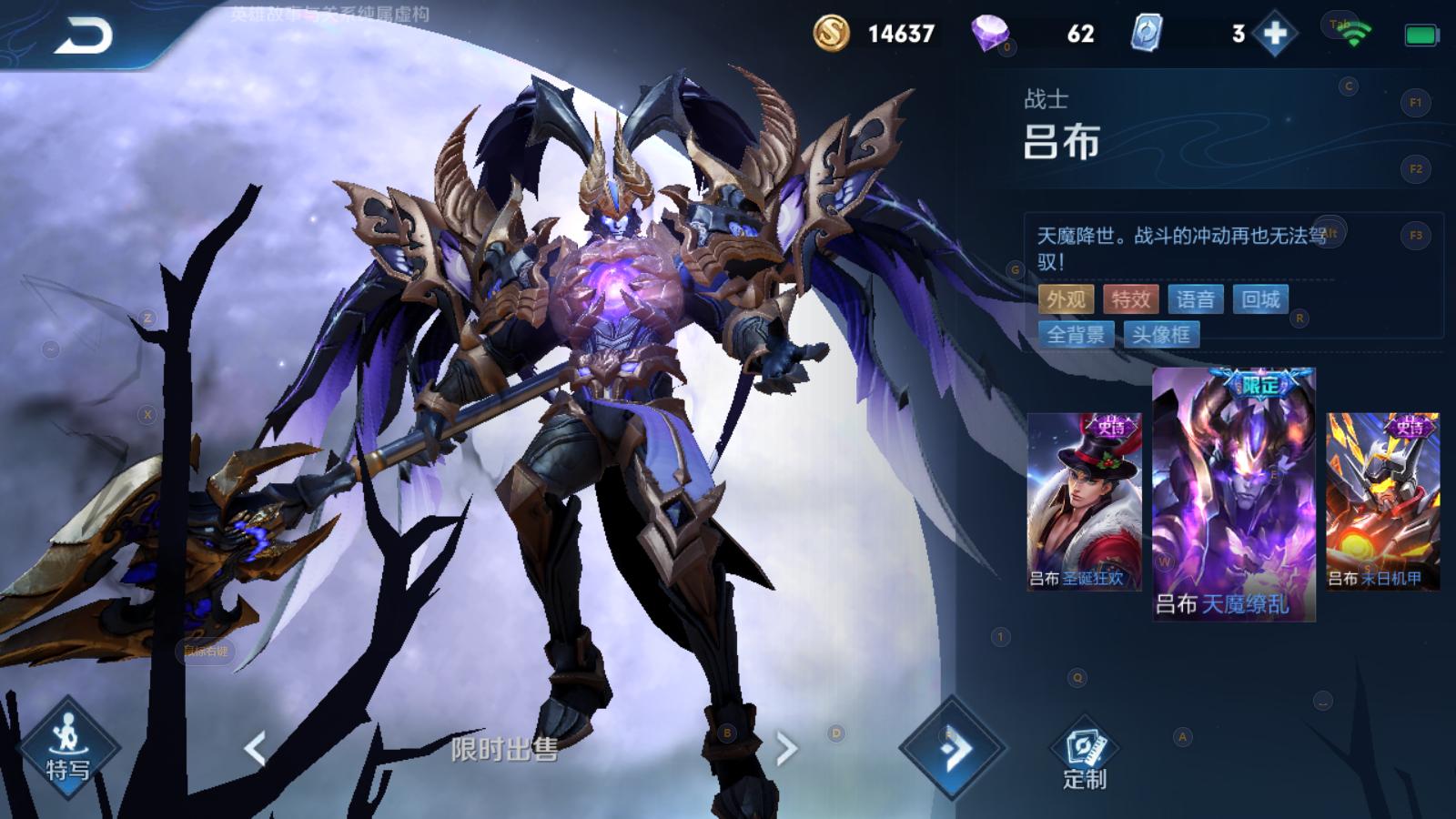1456x819 pixels.
Task: Choose the 回城 recall tag
Action: pyautogui.click(x=1260, y=299)
